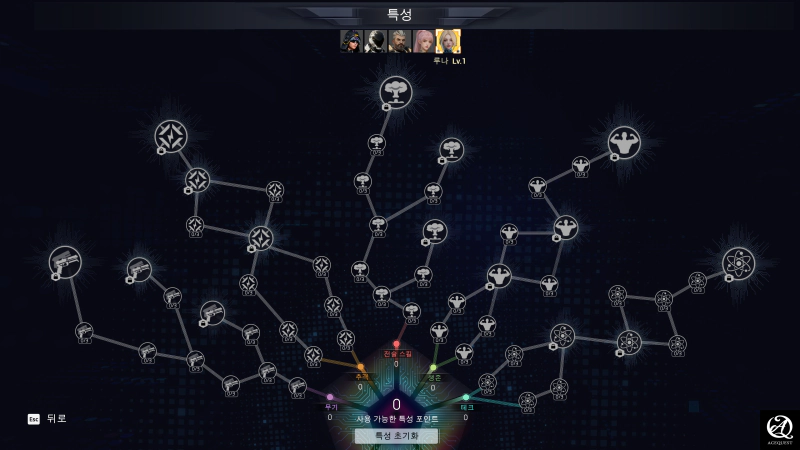Activate the largest atom trait node
This screenshot has width=800, height=450.
click(738, 263)
